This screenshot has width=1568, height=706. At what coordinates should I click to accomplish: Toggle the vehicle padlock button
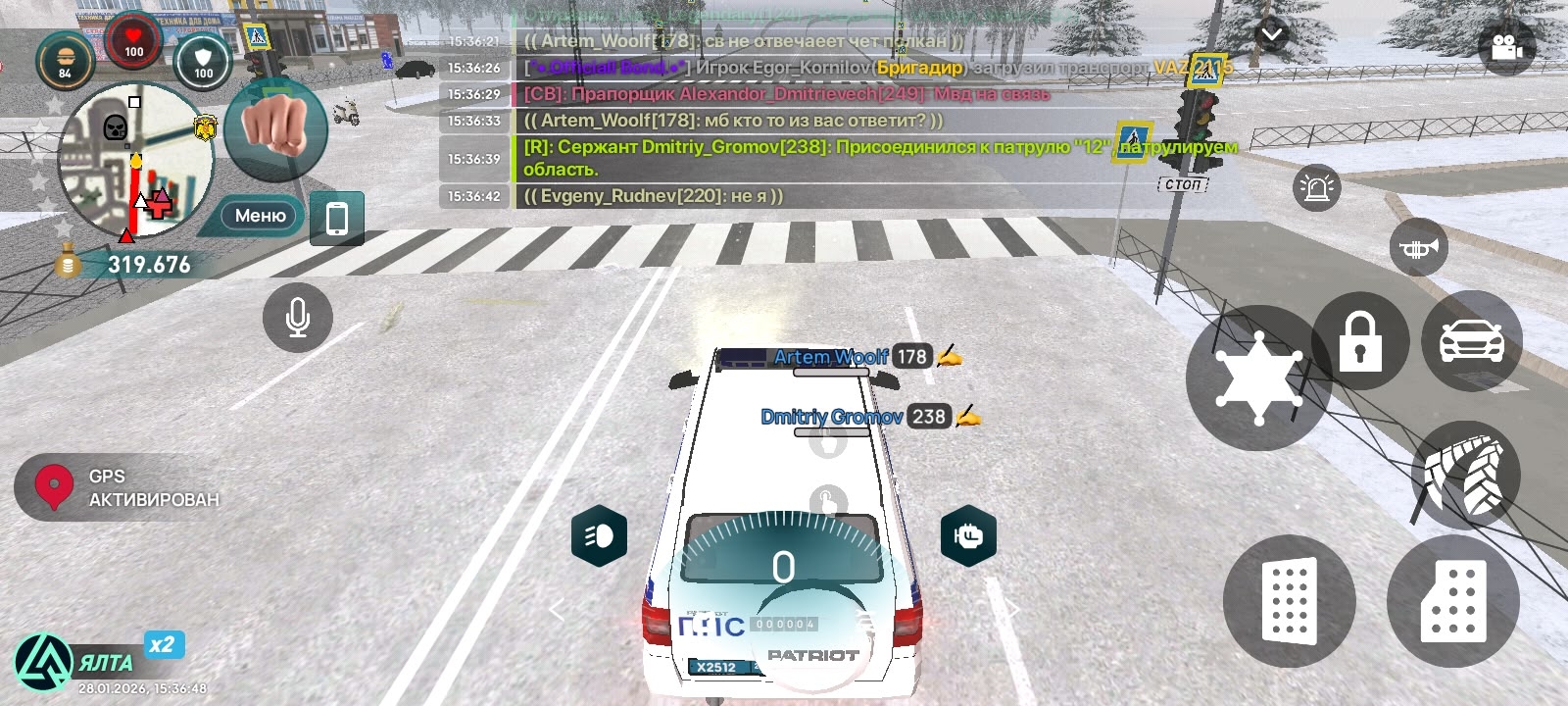point(1359,341)
